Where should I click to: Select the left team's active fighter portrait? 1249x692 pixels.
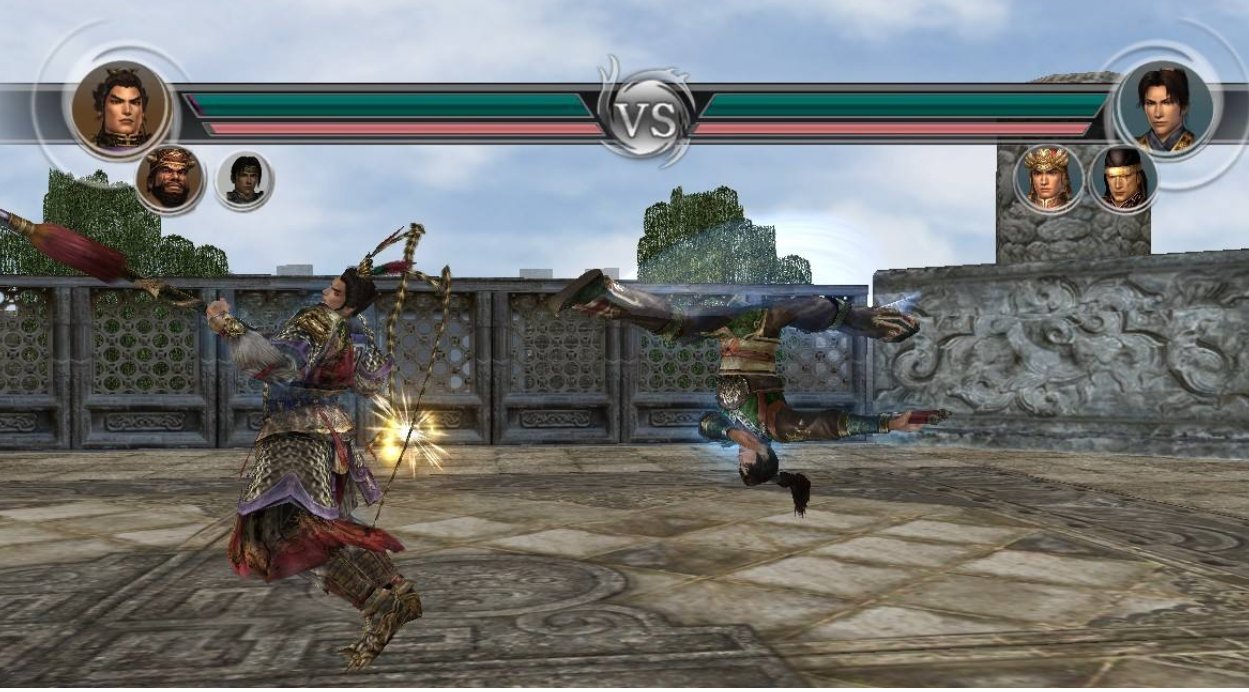[120, 108]
